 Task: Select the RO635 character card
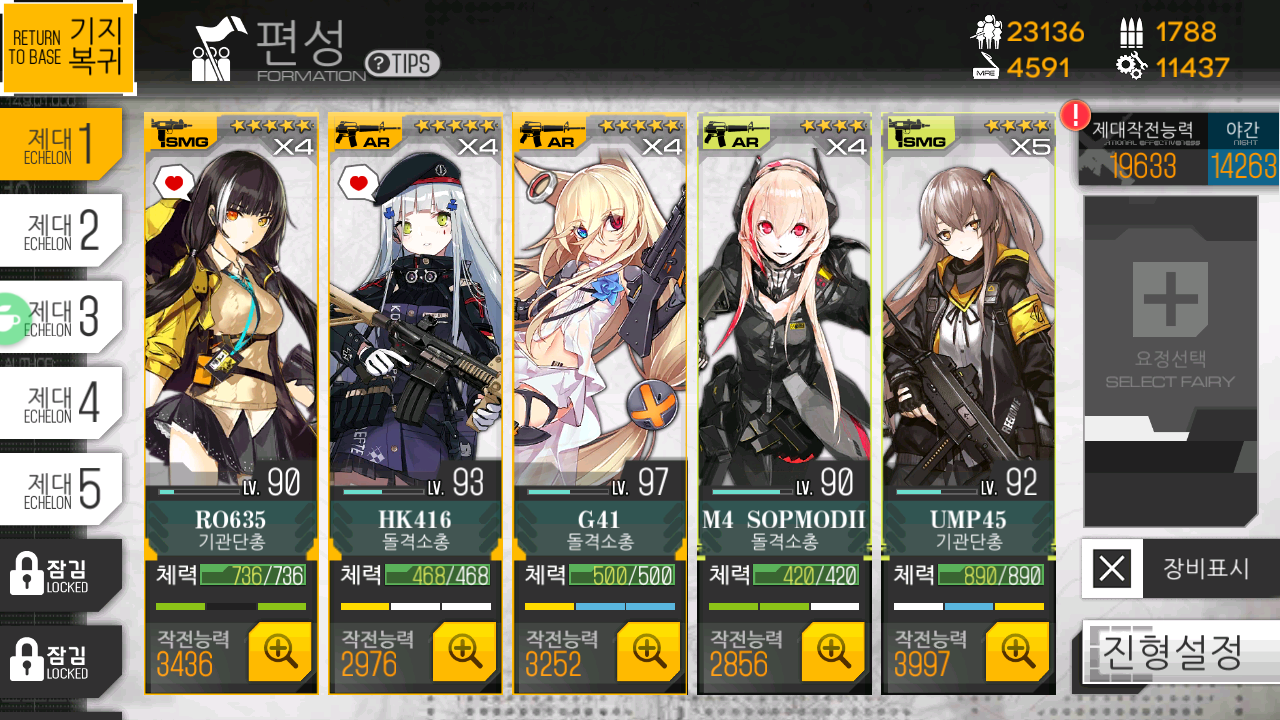[x=231, y=320]
